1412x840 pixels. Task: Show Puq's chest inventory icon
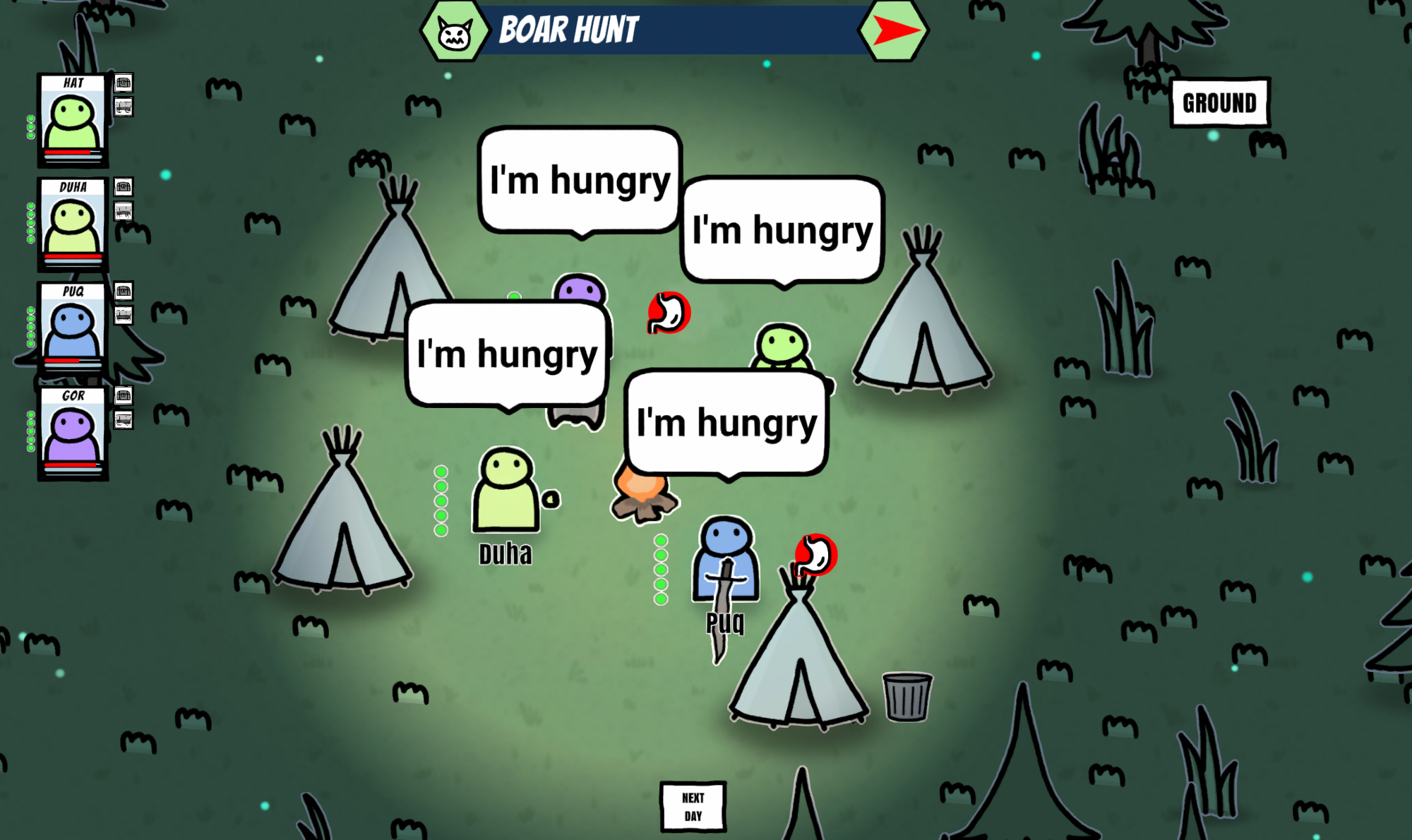tap(124, 292)
